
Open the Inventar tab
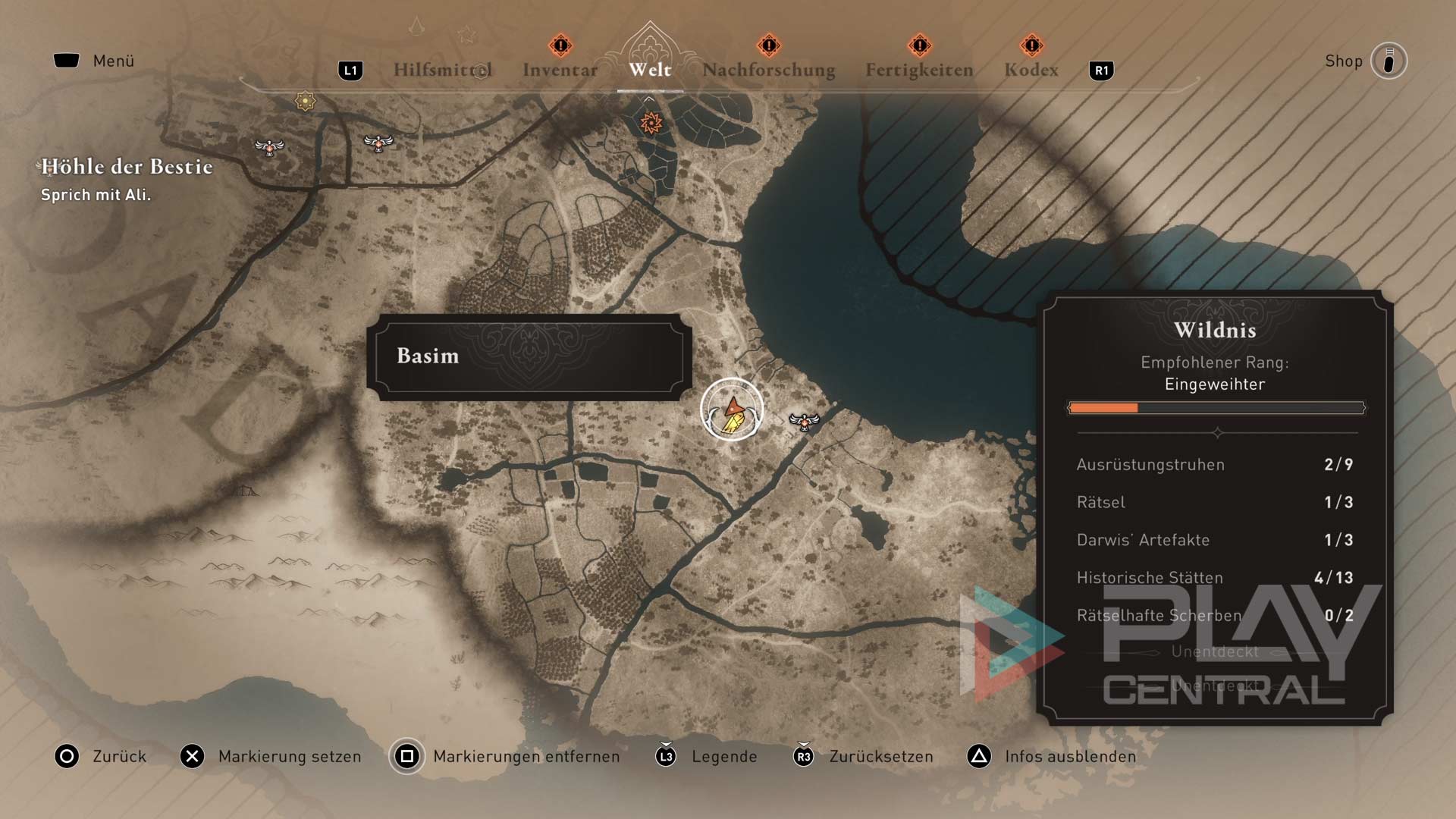560,70
